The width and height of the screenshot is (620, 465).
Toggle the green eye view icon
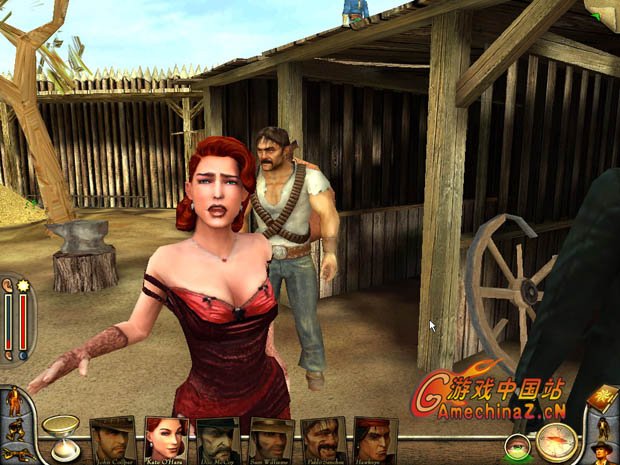(x=517, y=449)
